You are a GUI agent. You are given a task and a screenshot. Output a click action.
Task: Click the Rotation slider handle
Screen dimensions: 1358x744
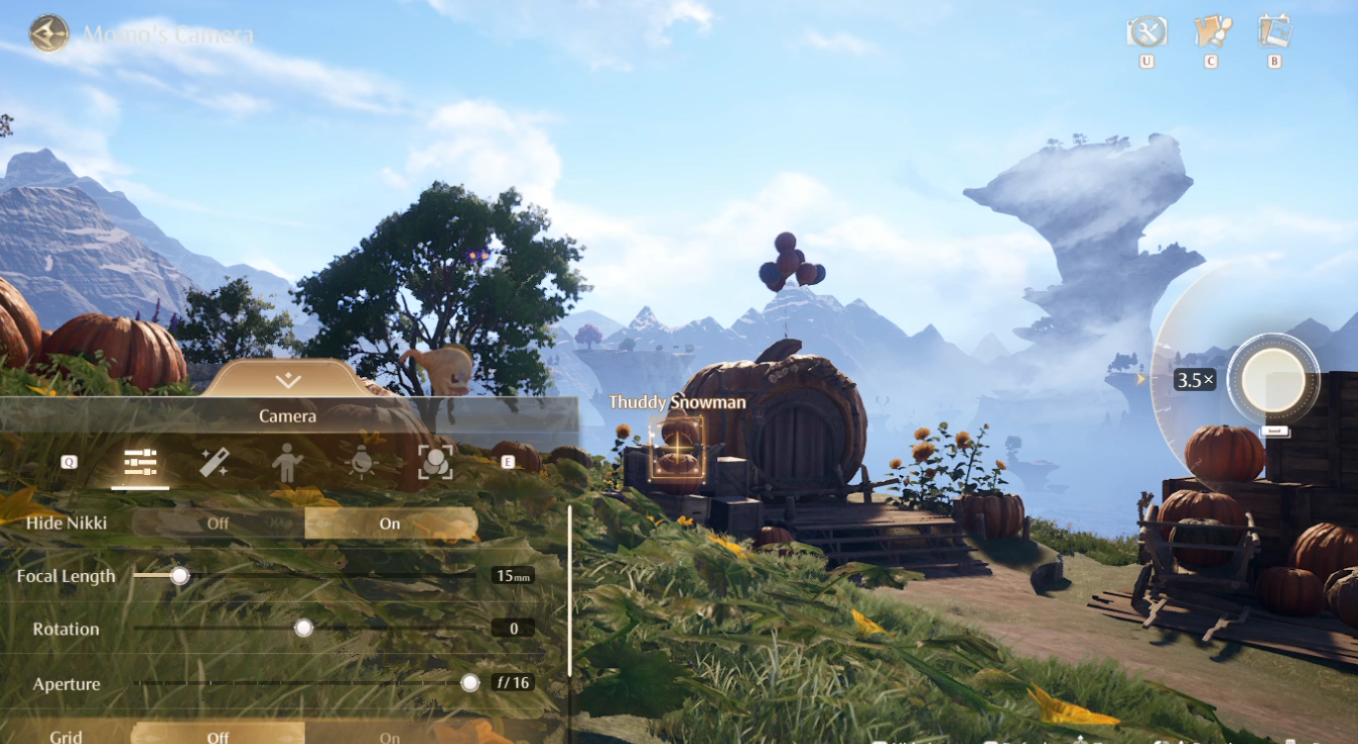[x=303, y=628]
